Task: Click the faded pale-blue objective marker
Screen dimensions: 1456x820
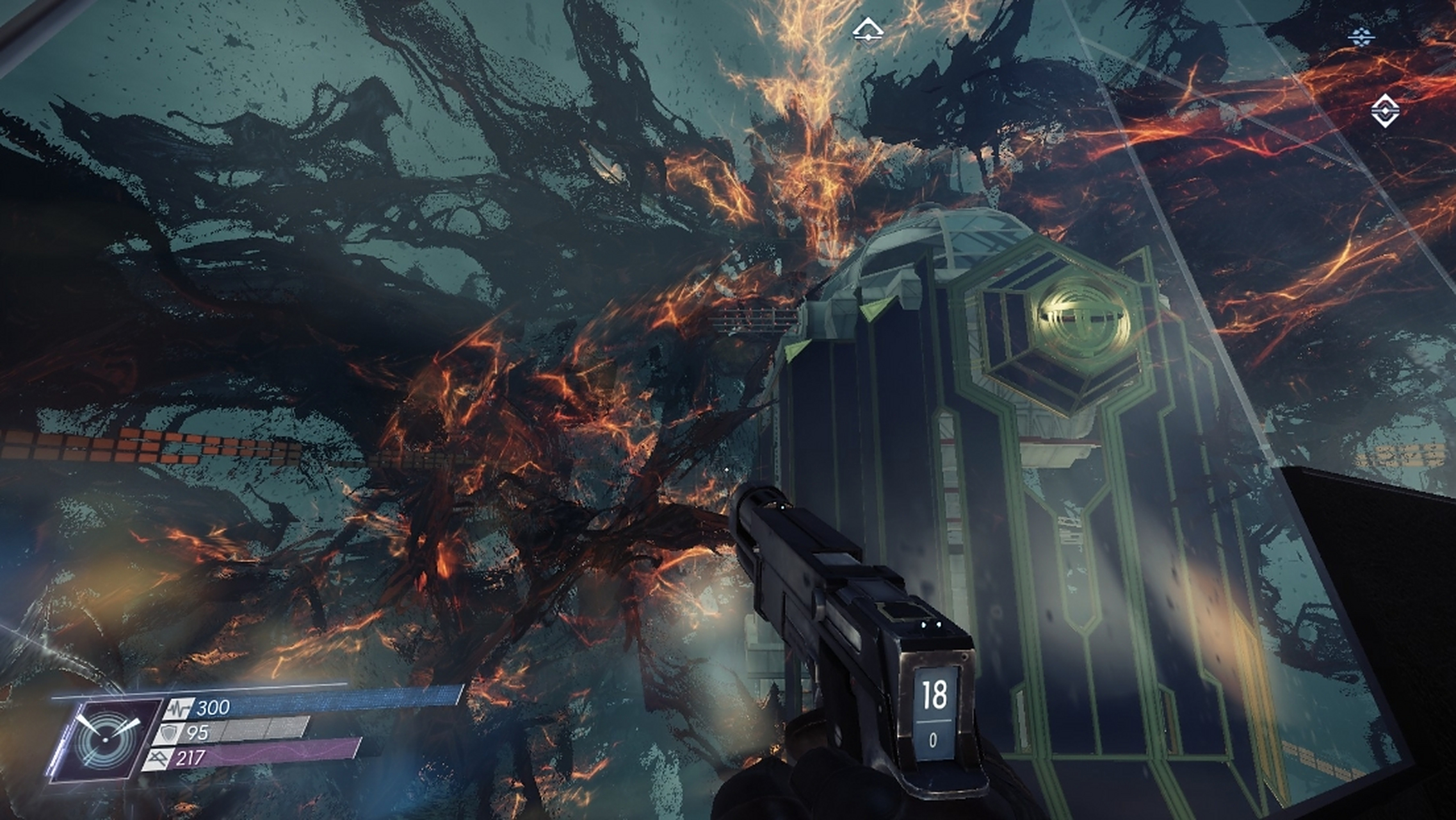Action: 1361,37
